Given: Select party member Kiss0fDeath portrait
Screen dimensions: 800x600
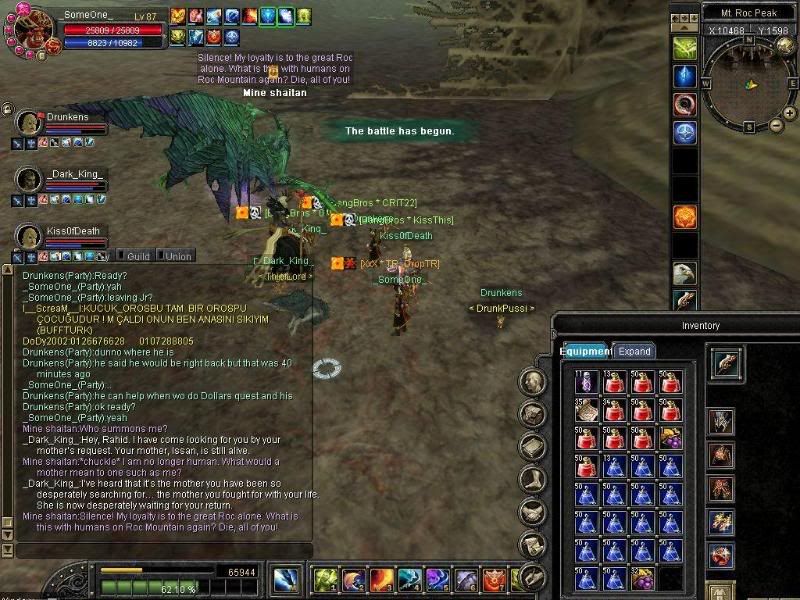Looking at the screenshot, I should pyautogui.click(x=30, y=236).
